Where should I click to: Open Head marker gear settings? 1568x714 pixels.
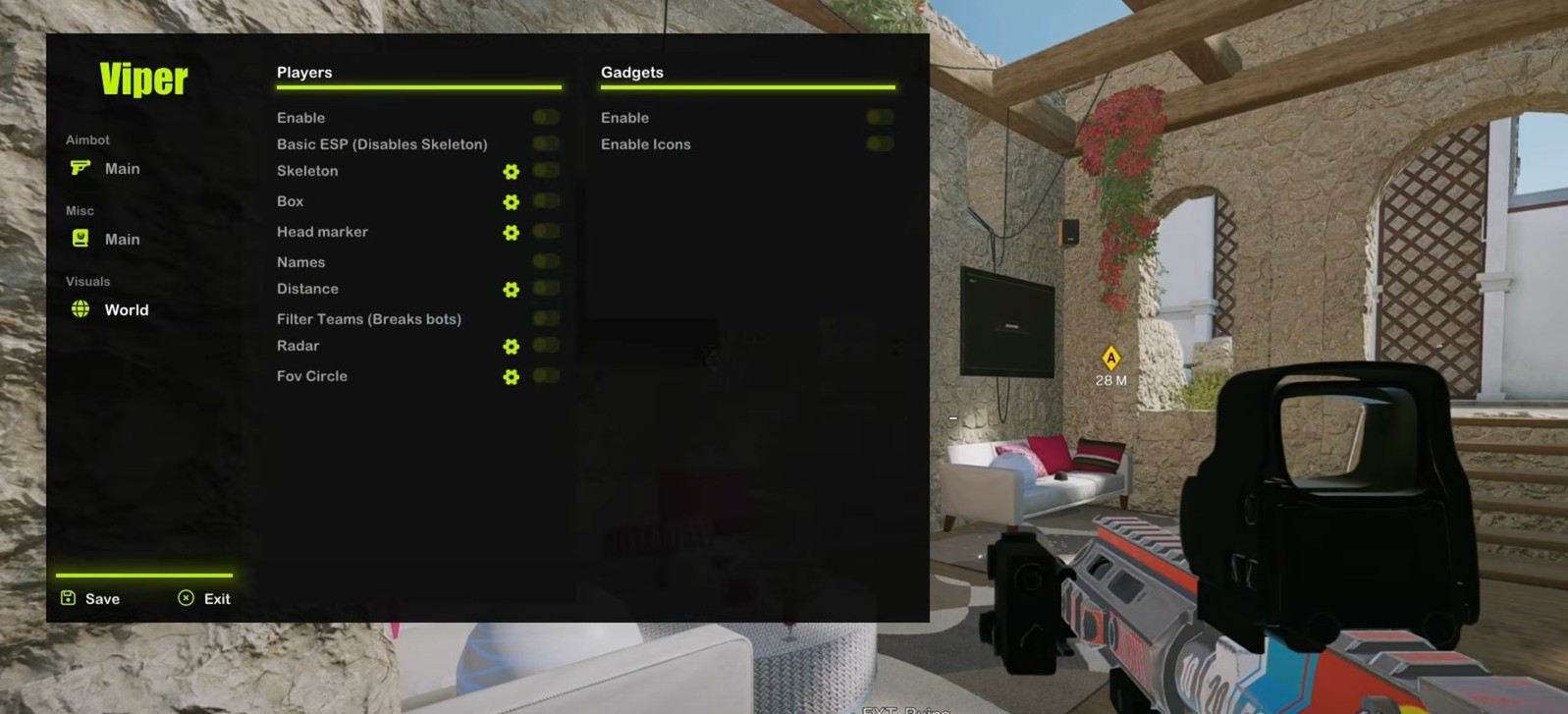tap(512, 233)
